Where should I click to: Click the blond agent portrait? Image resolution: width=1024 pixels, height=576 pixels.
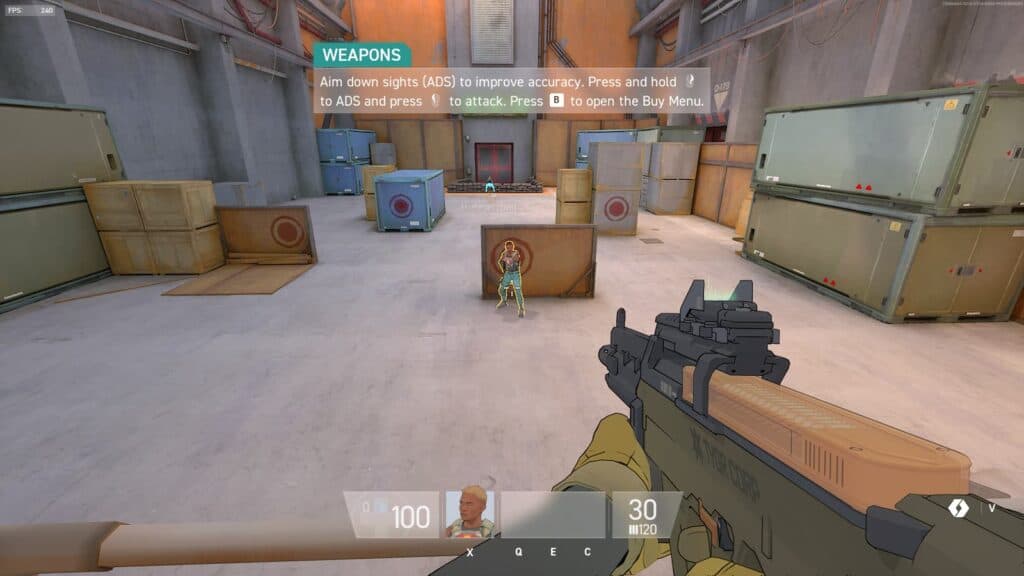pos(469,514)
